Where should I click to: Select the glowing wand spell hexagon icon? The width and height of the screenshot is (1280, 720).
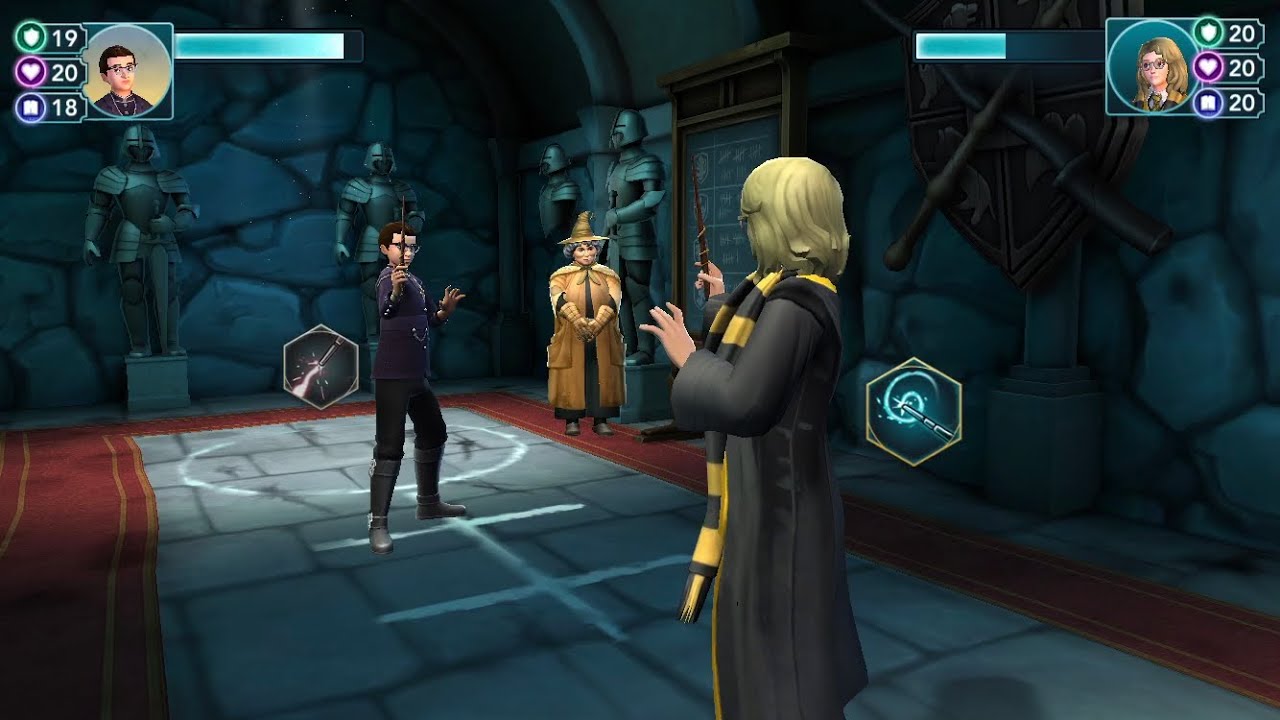[x=321, y=367]
